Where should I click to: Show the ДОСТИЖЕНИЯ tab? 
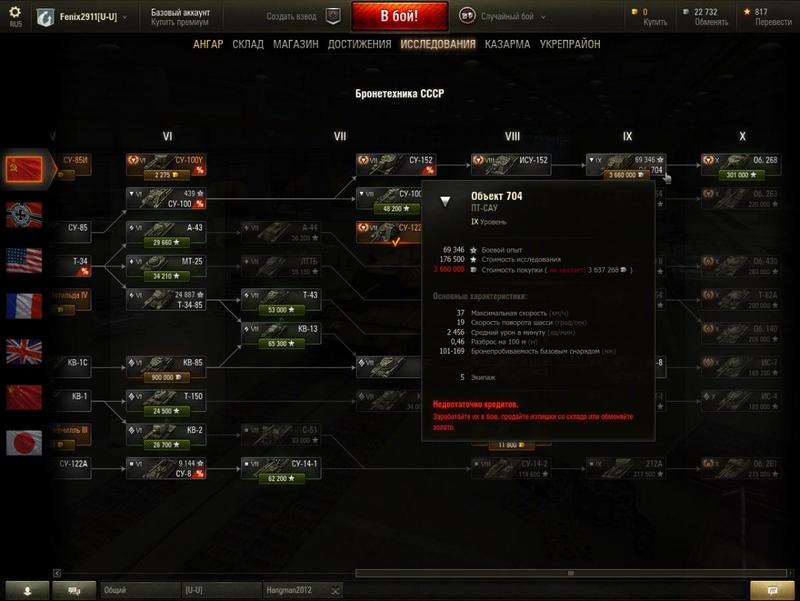point(359,45)
